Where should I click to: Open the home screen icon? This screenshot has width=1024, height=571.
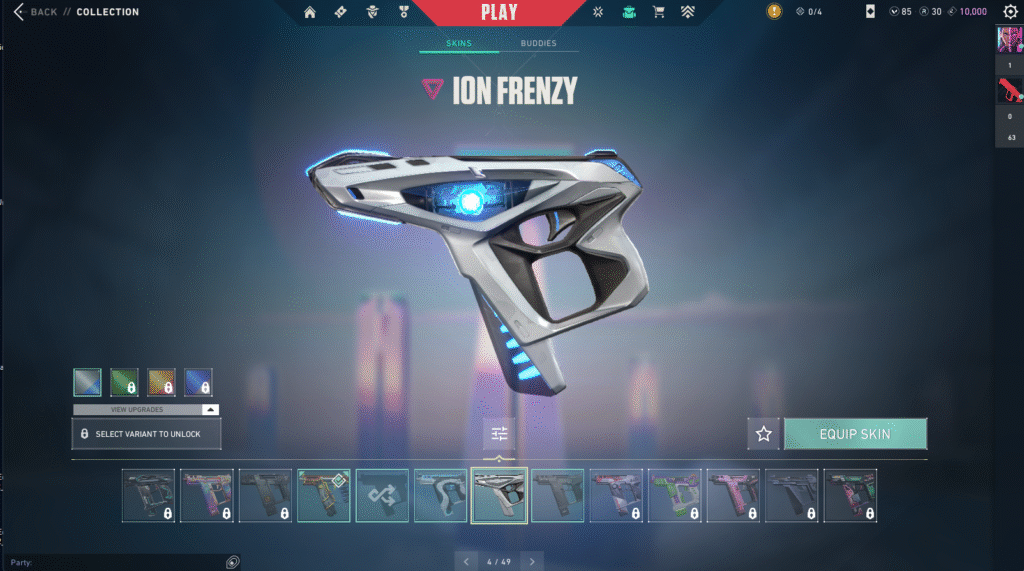[310, 12]
